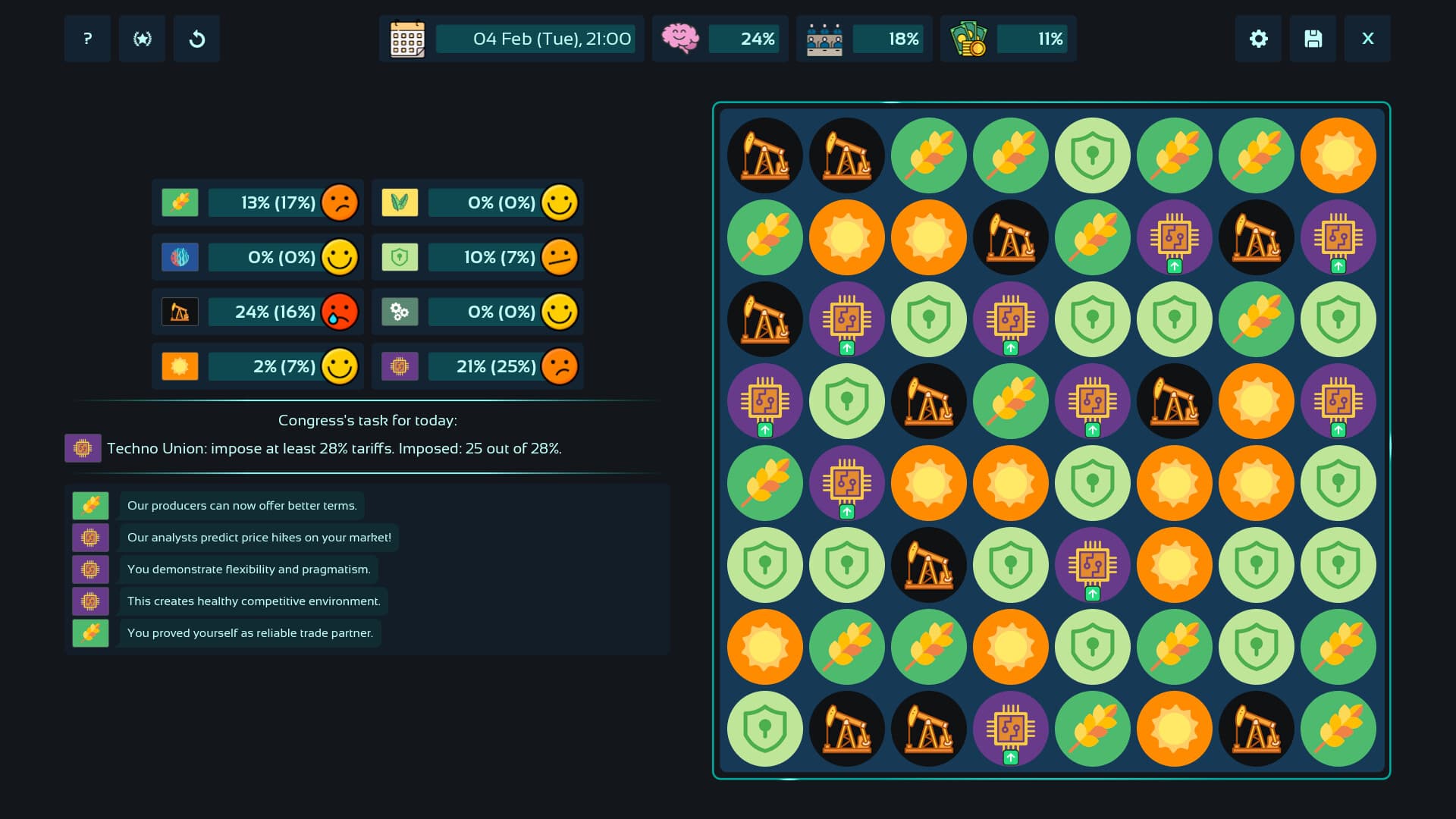Viewport: 1456px width, 819px height.
Task: Open the help question mark panel
Action: [86, 39]
